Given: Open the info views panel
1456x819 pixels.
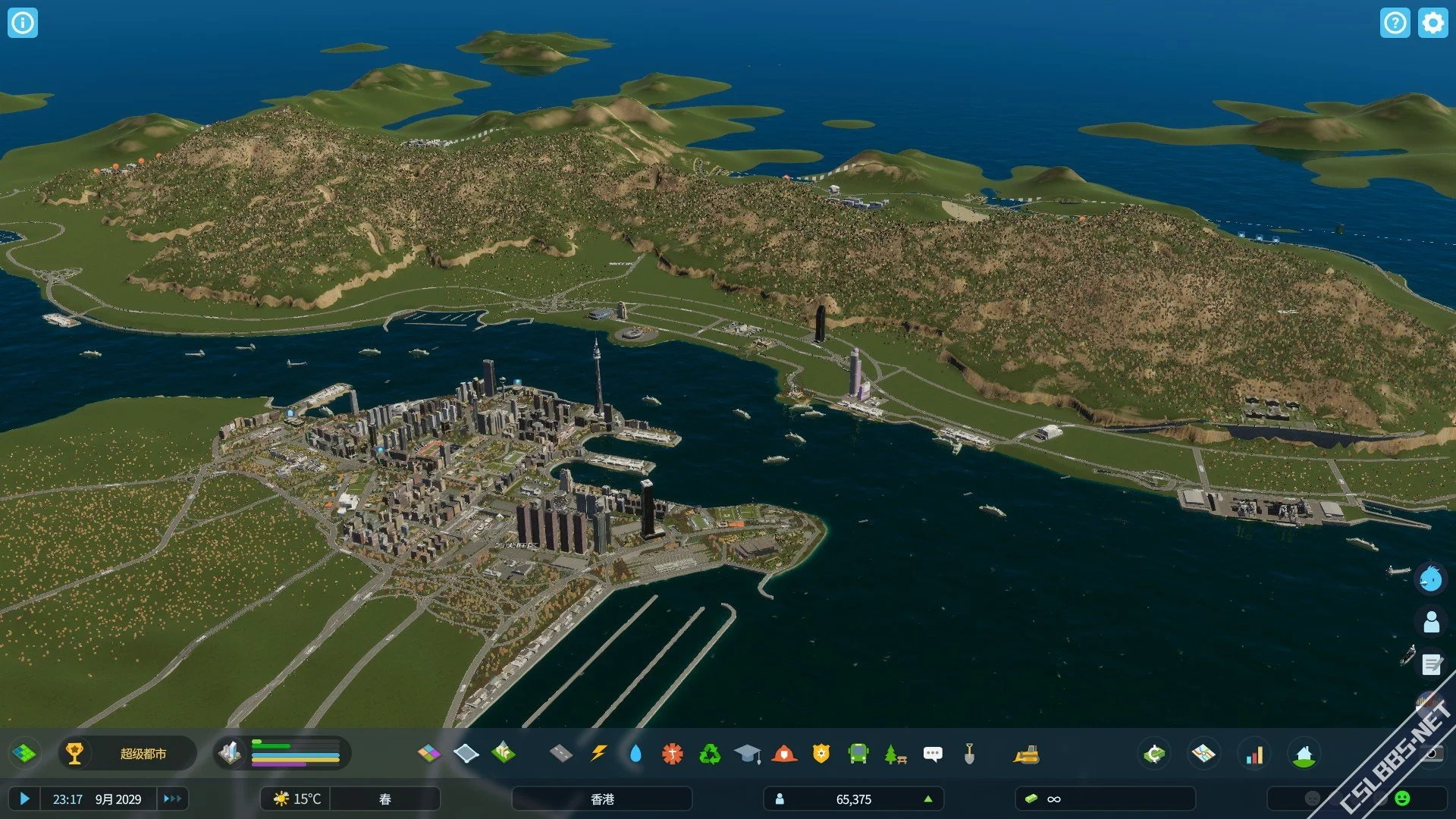Looking at the screenshot, I should pos(23,23).
